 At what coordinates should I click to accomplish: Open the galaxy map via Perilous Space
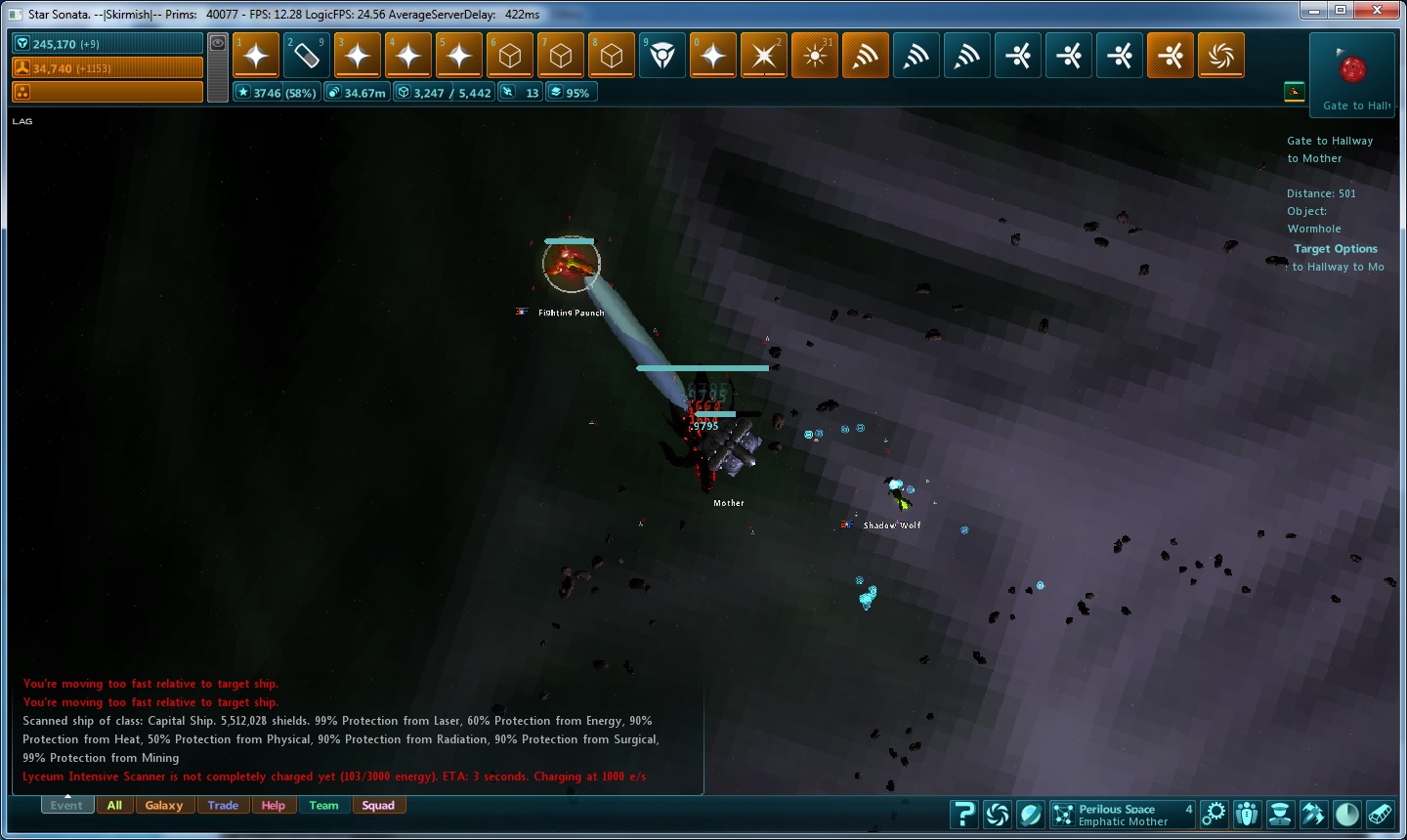tap(1122, 815)
